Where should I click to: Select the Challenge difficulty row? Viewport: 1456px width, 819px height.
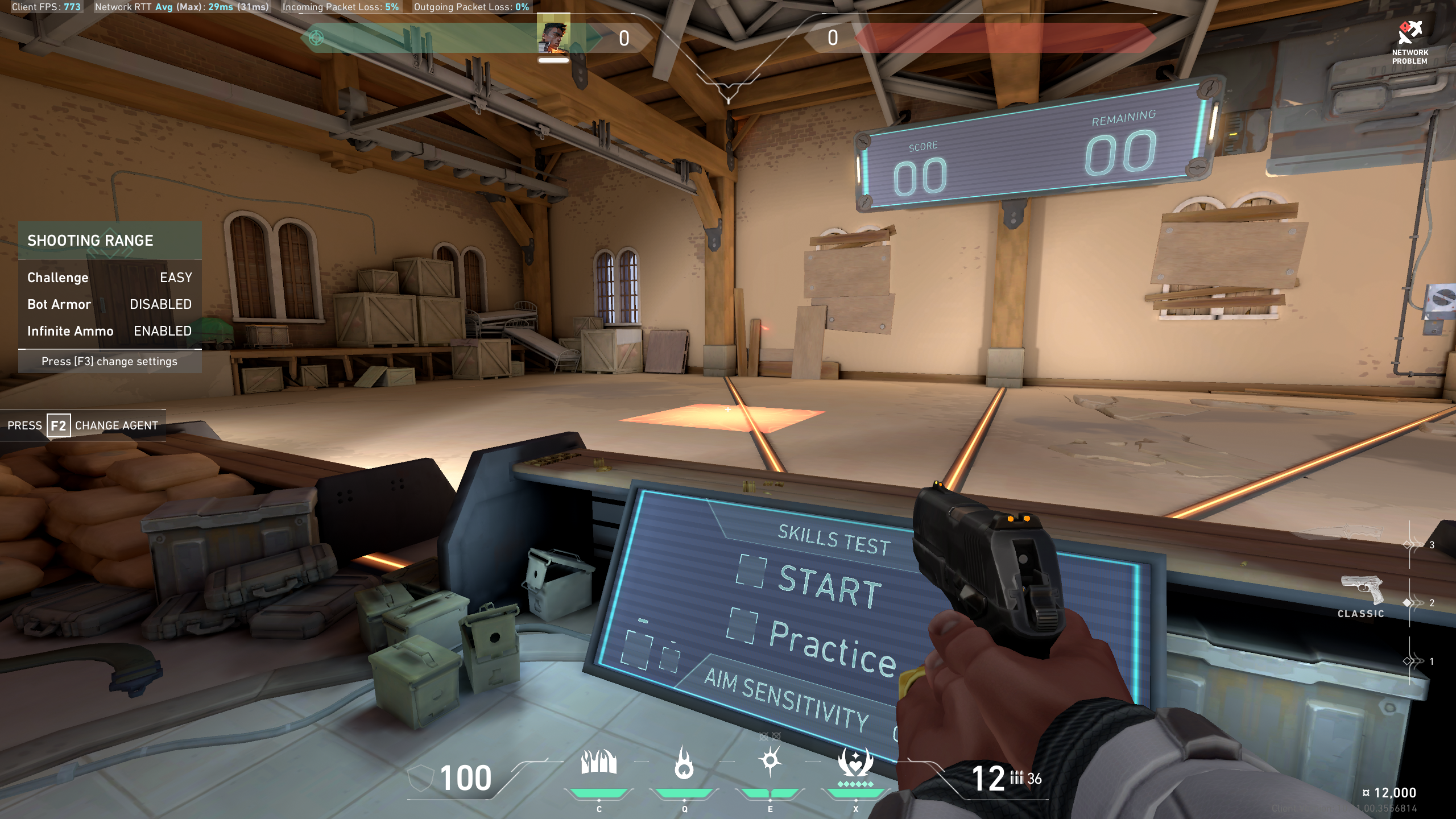(x=110, y=278)
